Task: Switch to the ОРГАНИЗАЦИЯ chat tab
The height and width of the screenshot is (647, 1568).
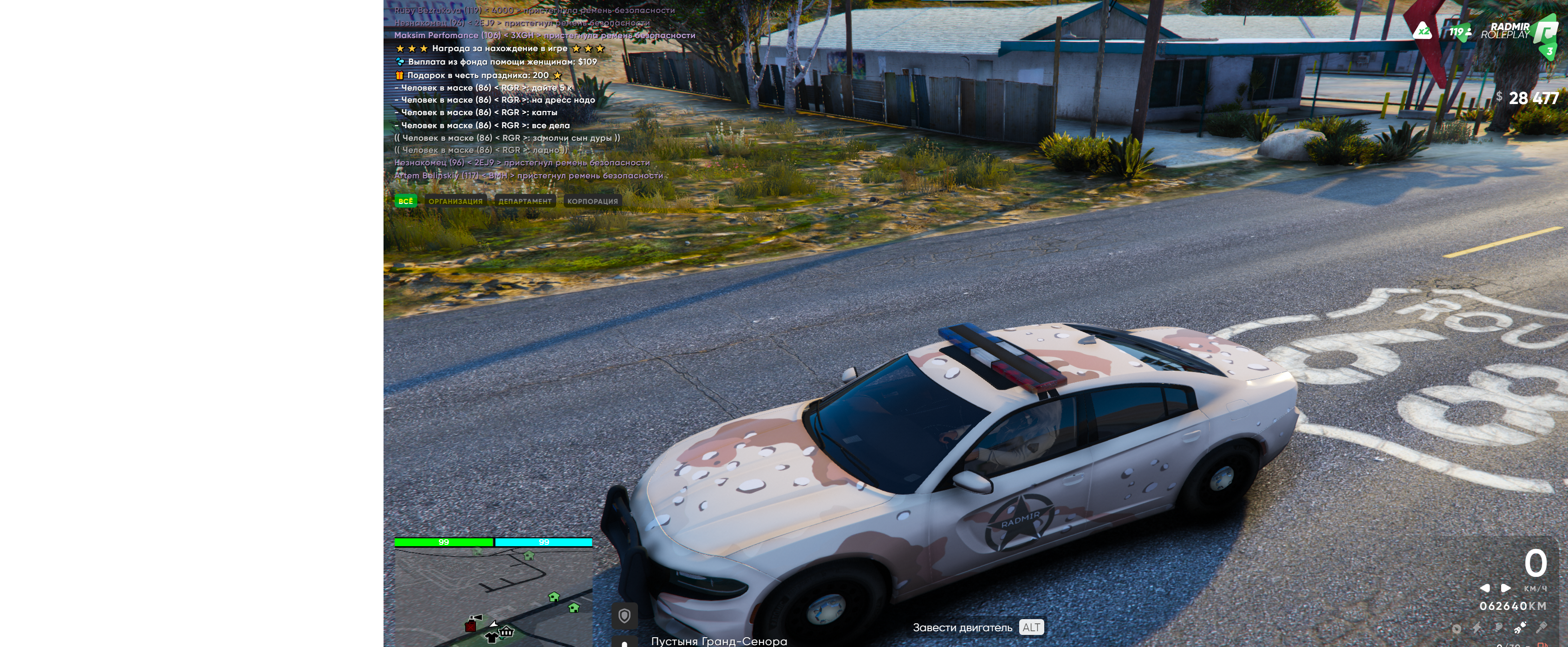Action: tap(455, 201)
